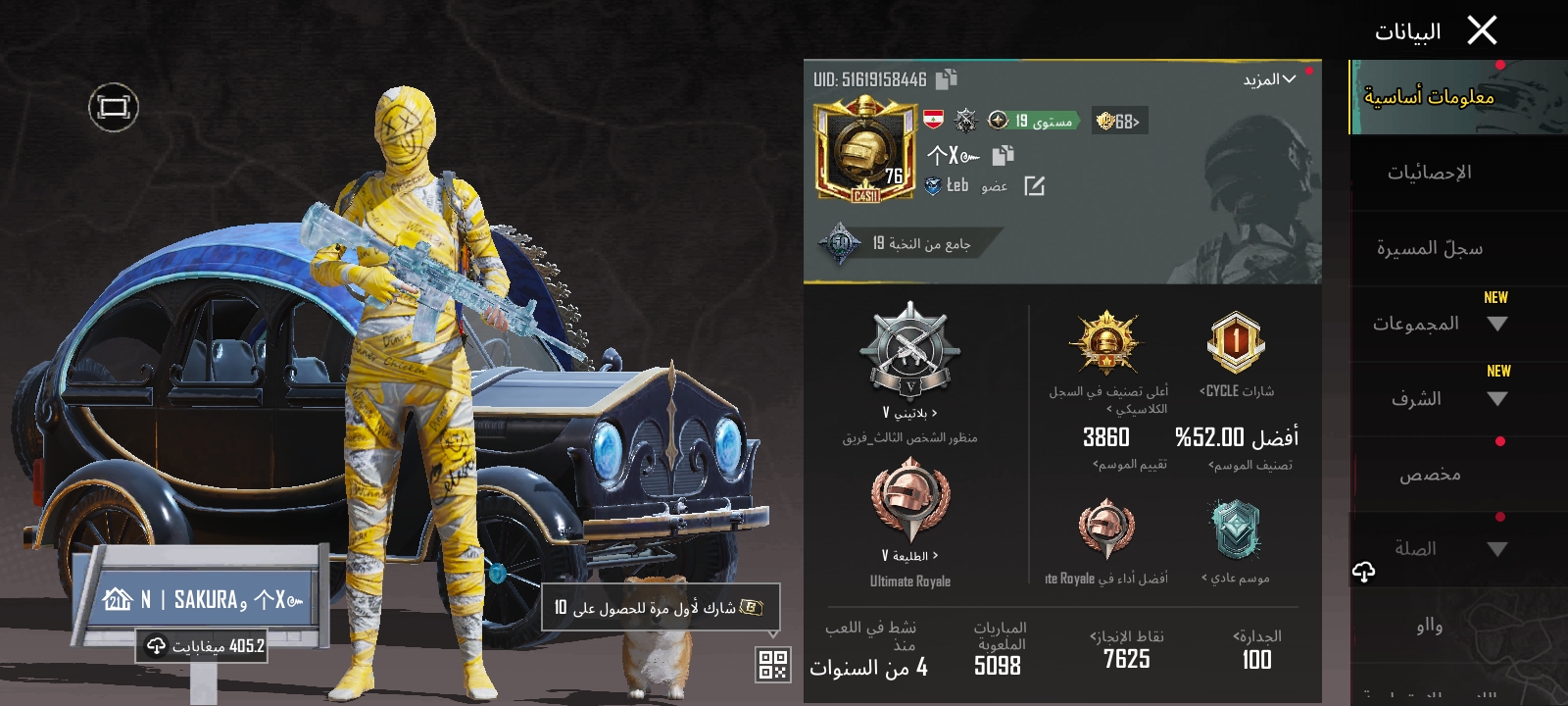Open the Łeb clan badge icon
The image size is (1568, 706).
[932, 186]
